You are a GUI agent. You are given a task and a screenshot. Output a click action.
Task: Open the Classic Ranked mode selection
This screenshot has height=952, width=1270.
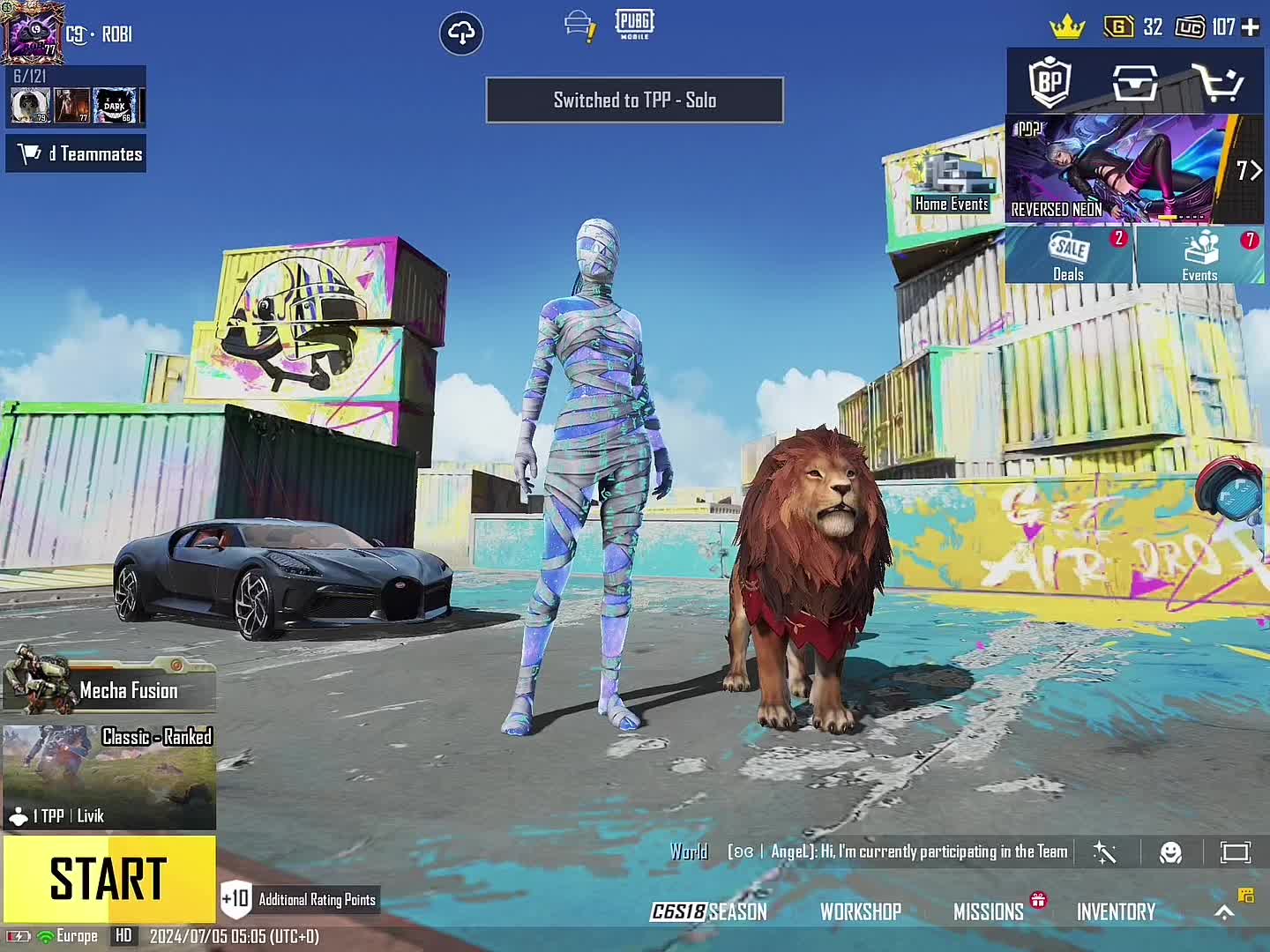click(108, 776)
